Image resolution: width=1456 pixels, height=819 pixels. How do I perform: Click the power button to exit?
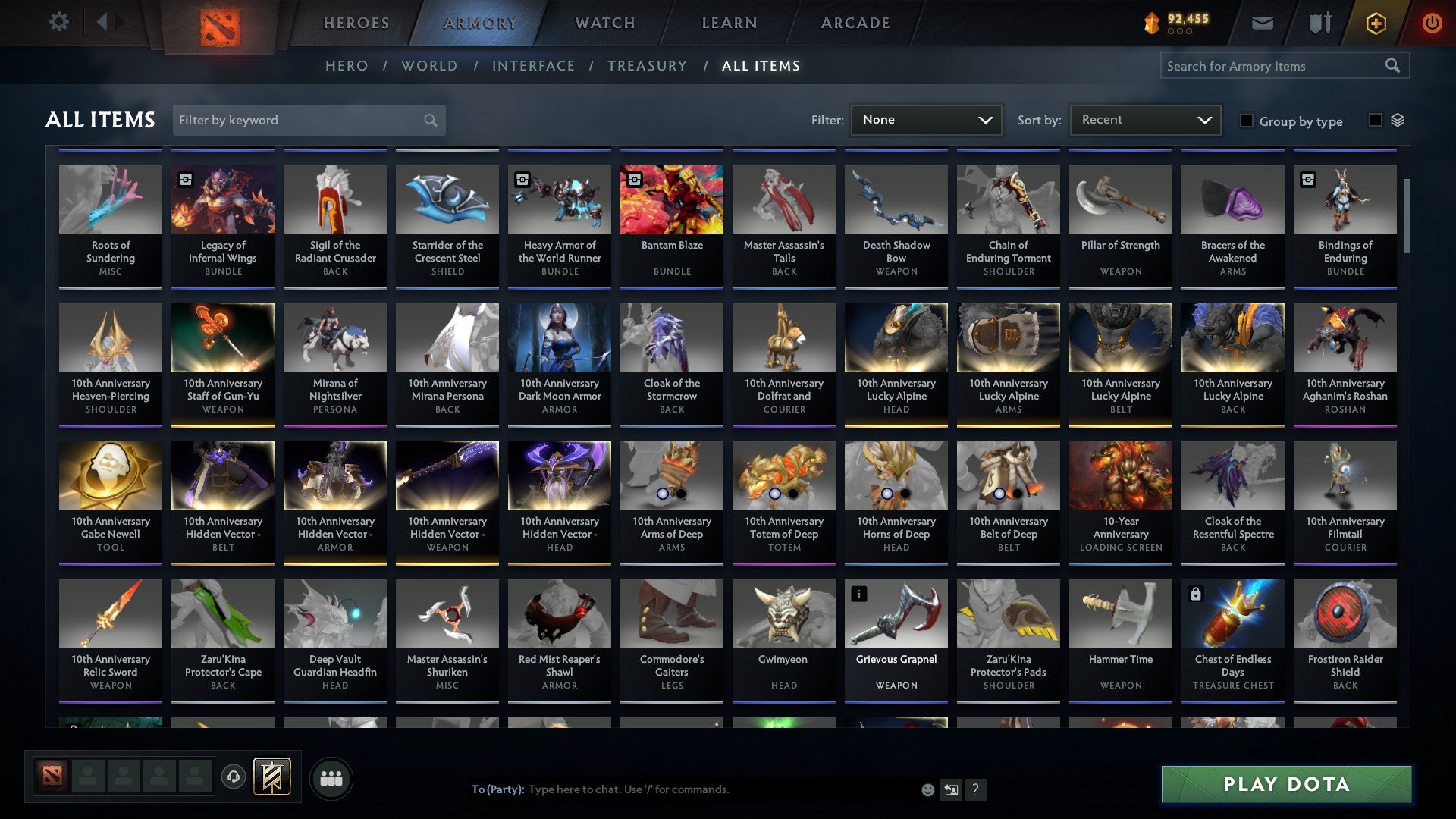click(x=1432, y=23)
